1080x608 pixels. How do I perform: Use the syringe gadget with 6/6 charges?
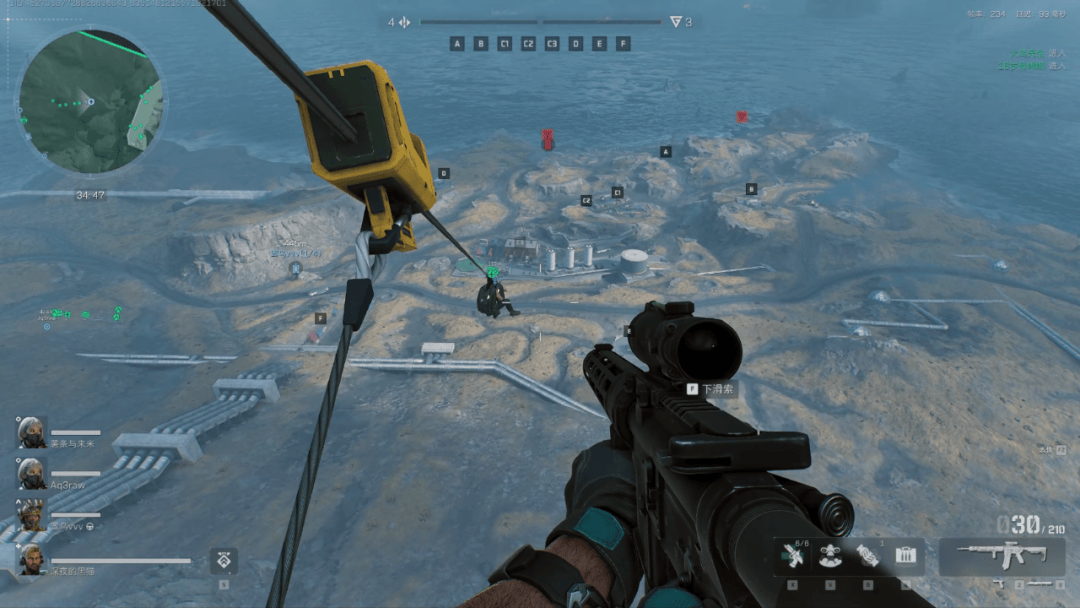point(793,556)
